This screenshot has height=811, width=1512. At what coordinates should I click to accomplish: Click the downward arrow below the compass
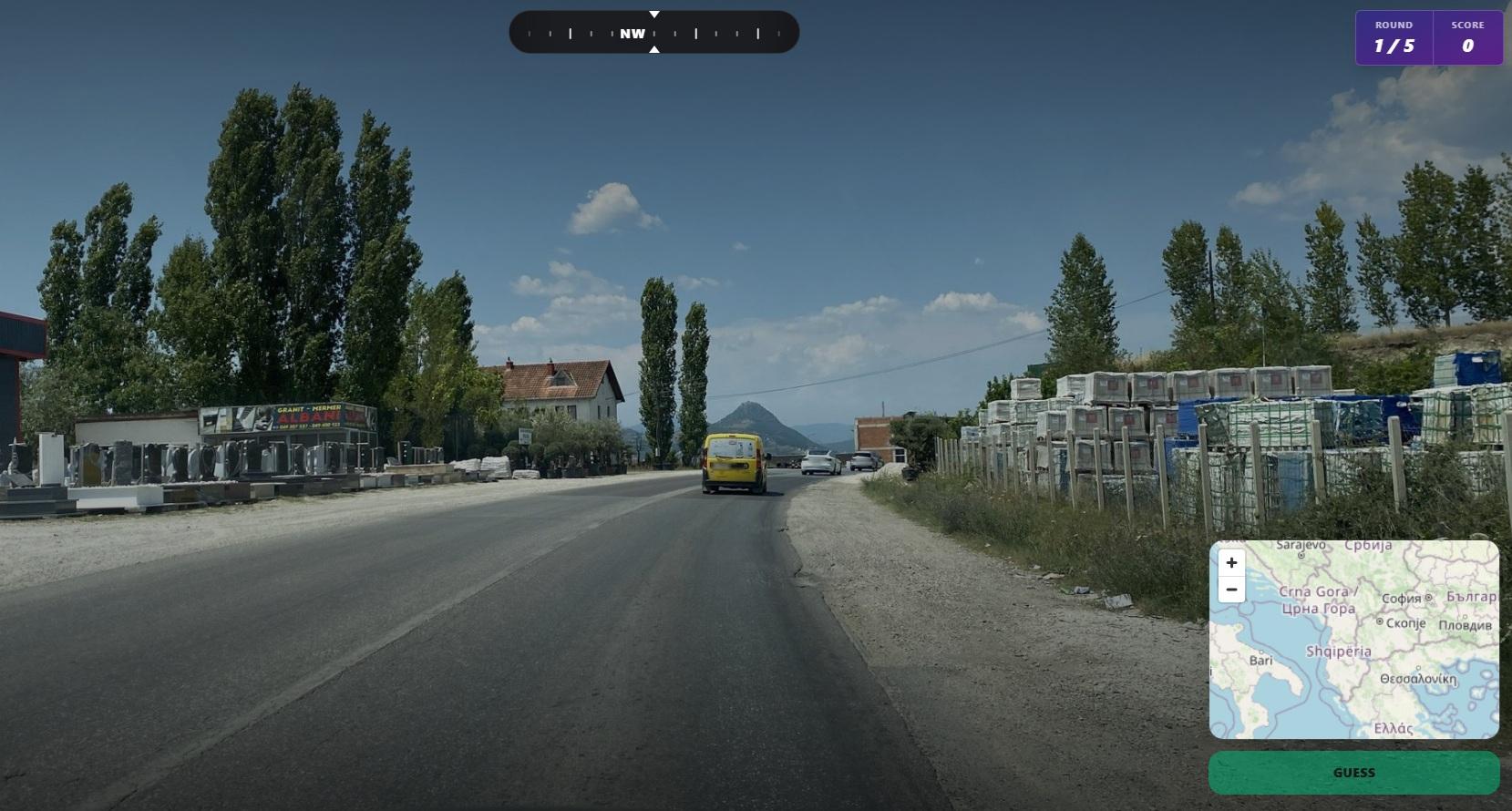[653, 50]
